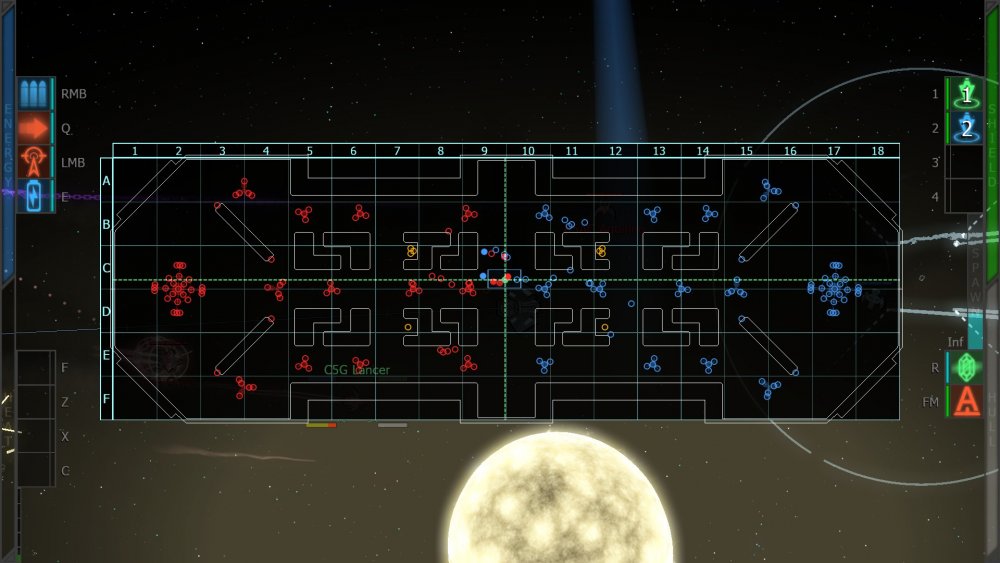Click the red base cluster on the tactical map
Screen dimensions: 1000x563
[x=178, y=289]
